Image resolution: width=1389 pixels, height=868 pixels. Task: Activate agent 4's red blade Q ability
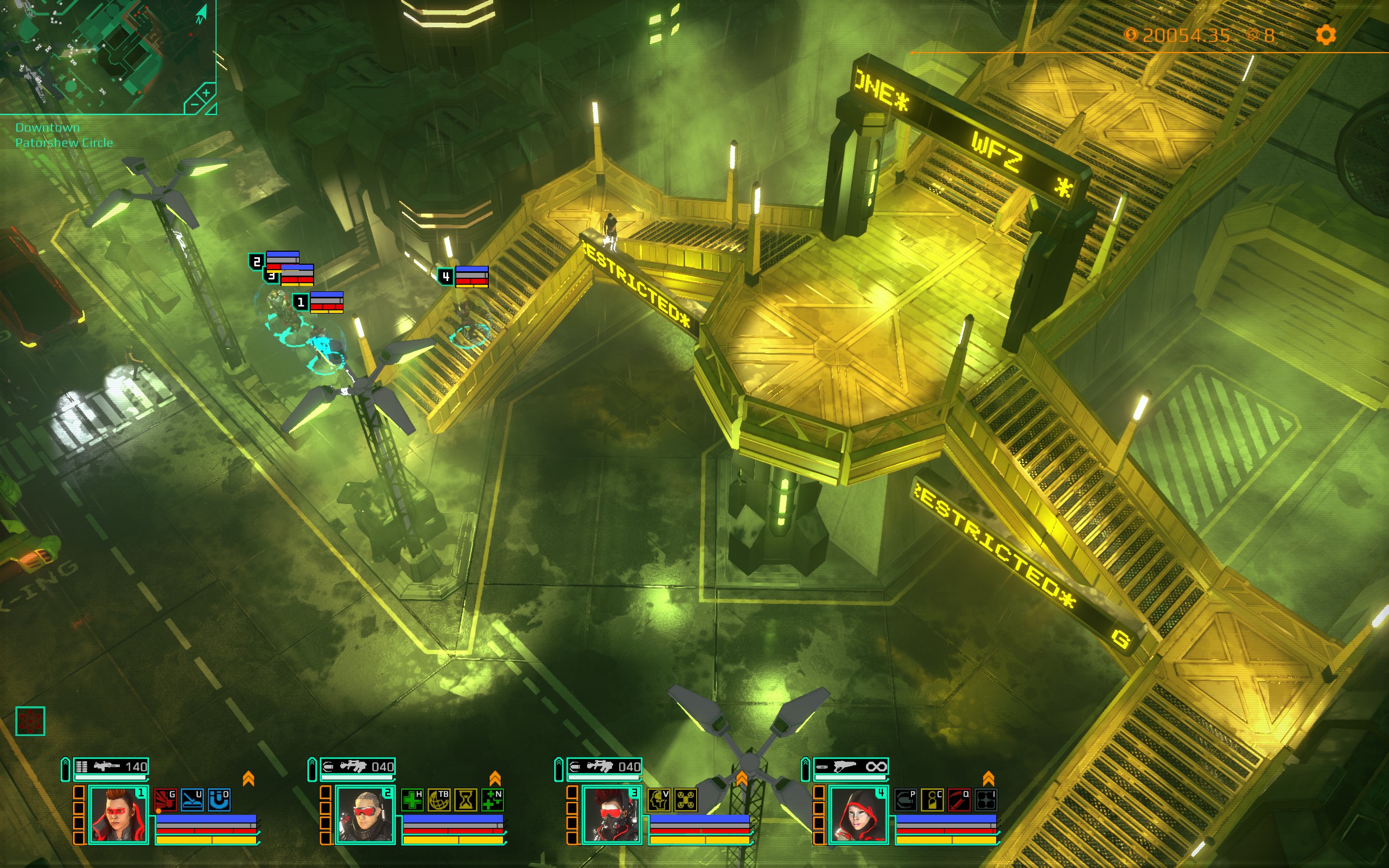pyautogui.click(x=959, y=800)
